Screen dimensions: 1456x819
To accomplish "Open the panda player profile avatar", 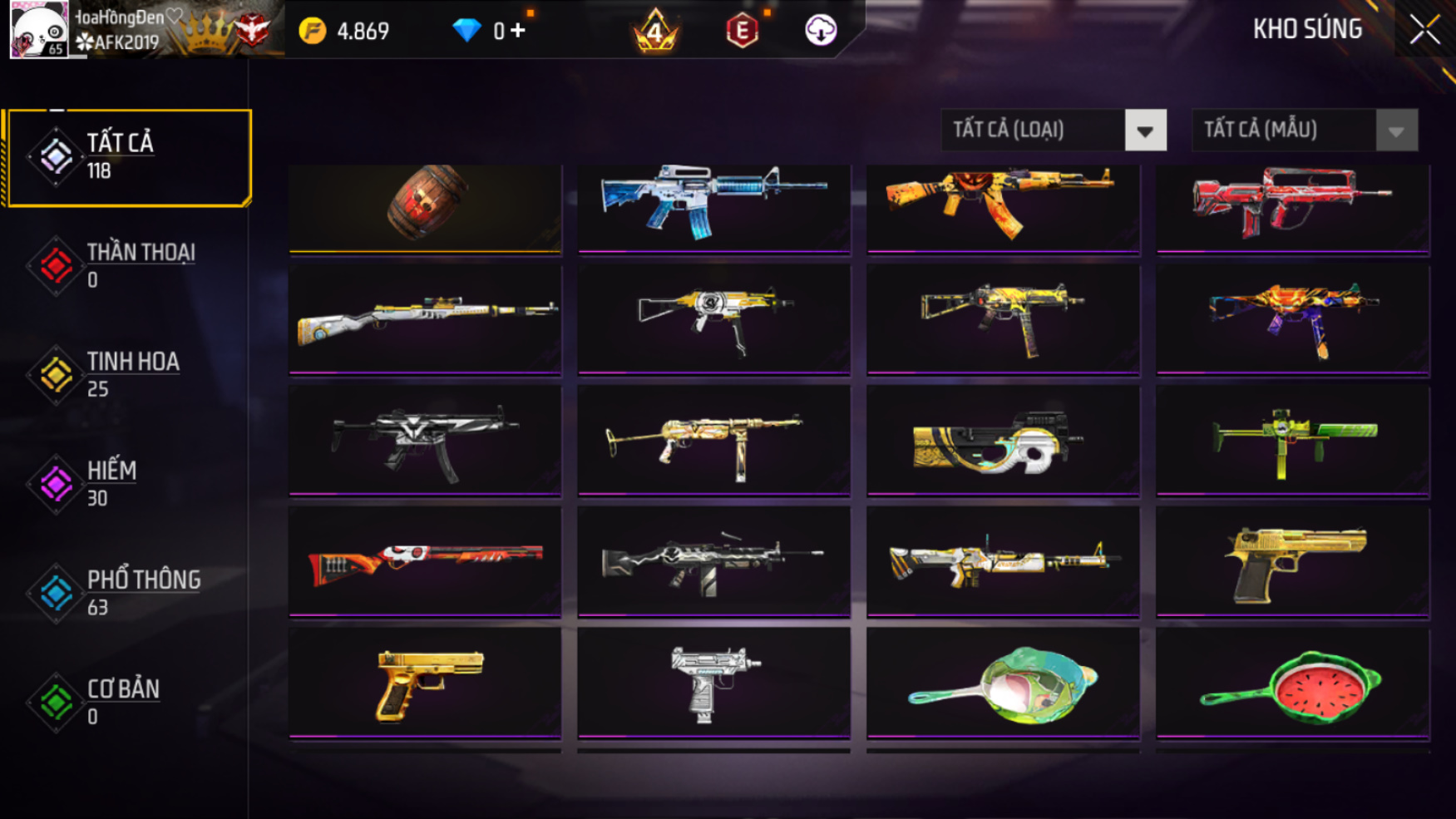I will point(38,30).
